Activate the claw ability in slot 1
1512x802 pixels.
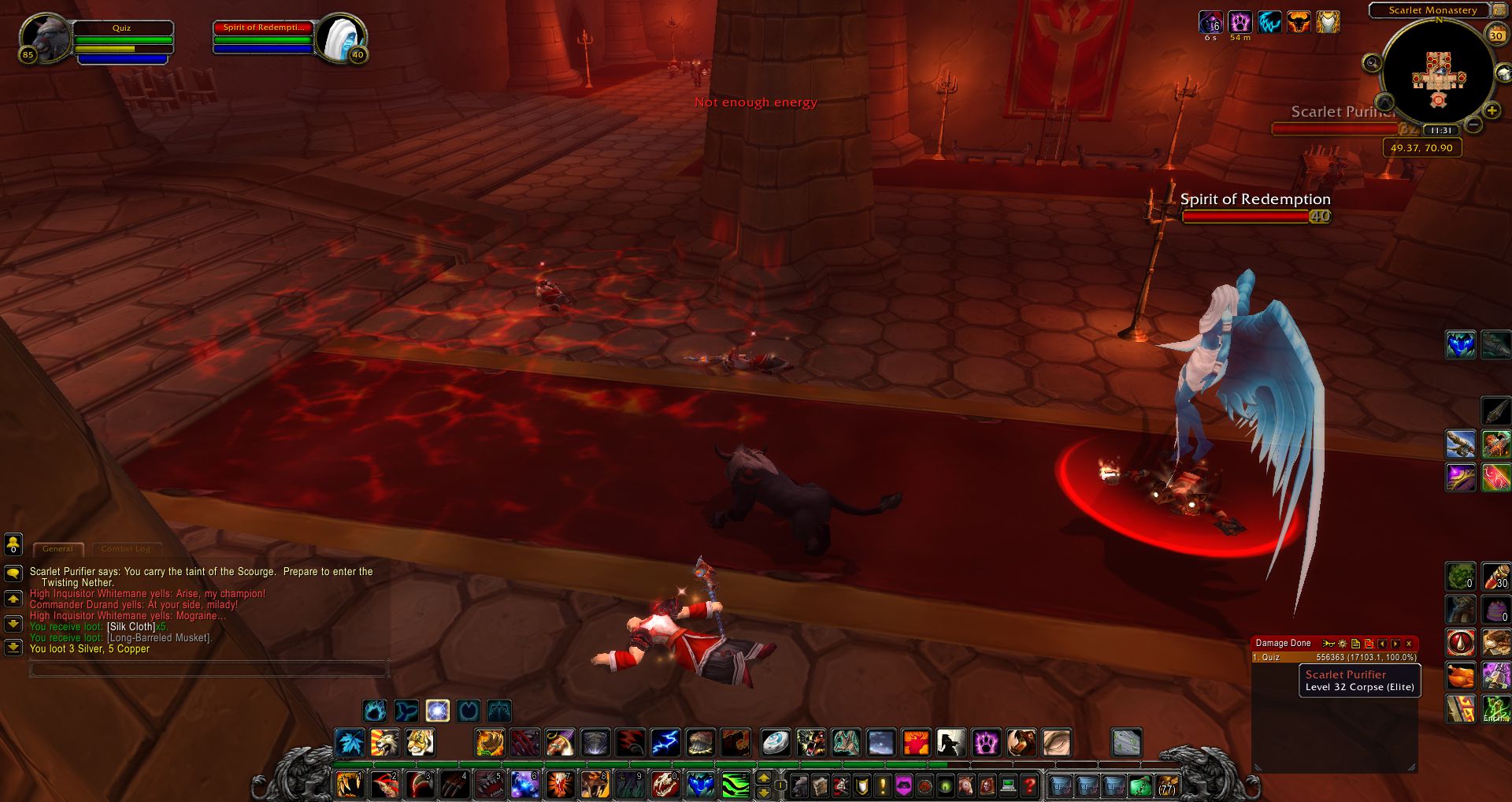(x=349, y=785)
